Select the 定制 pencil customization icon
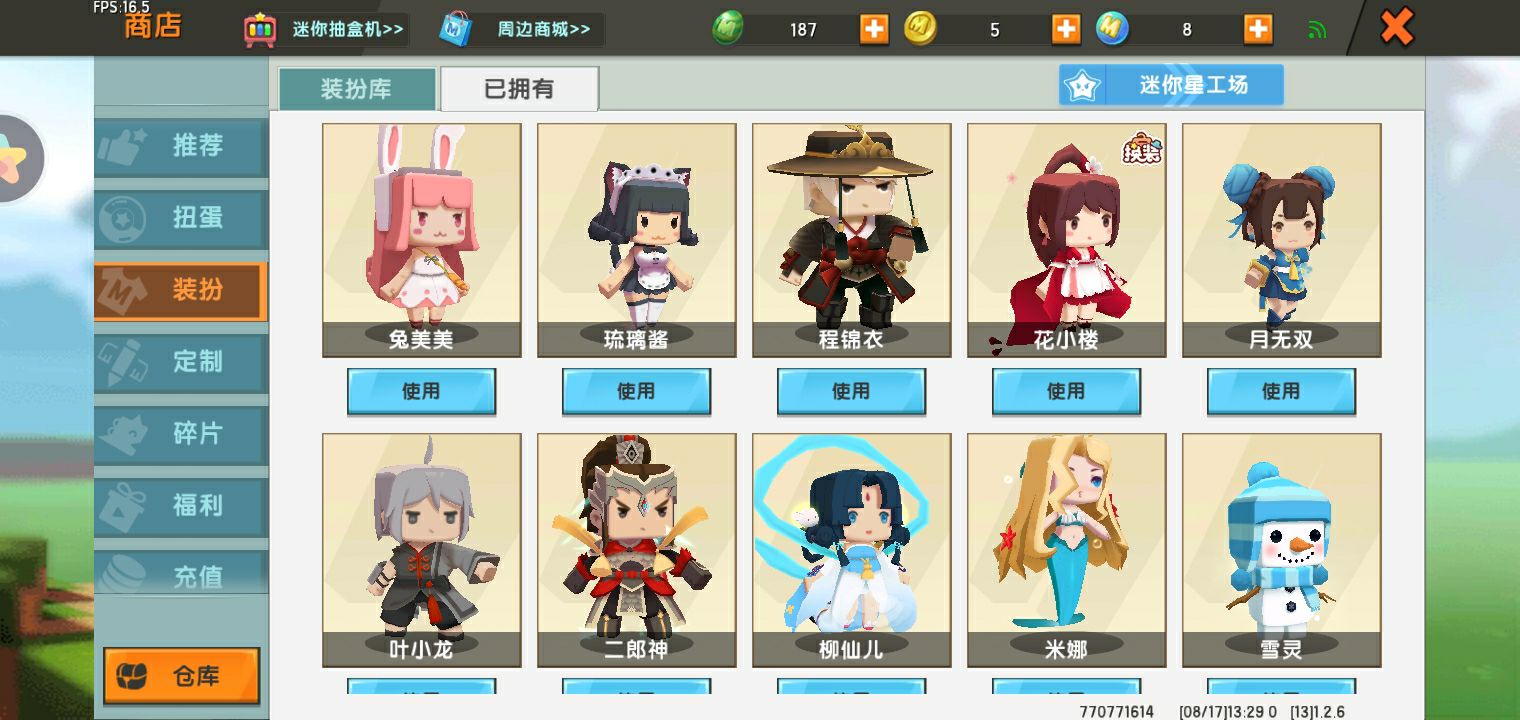The image size is (1520, 720). coord(125,362)
